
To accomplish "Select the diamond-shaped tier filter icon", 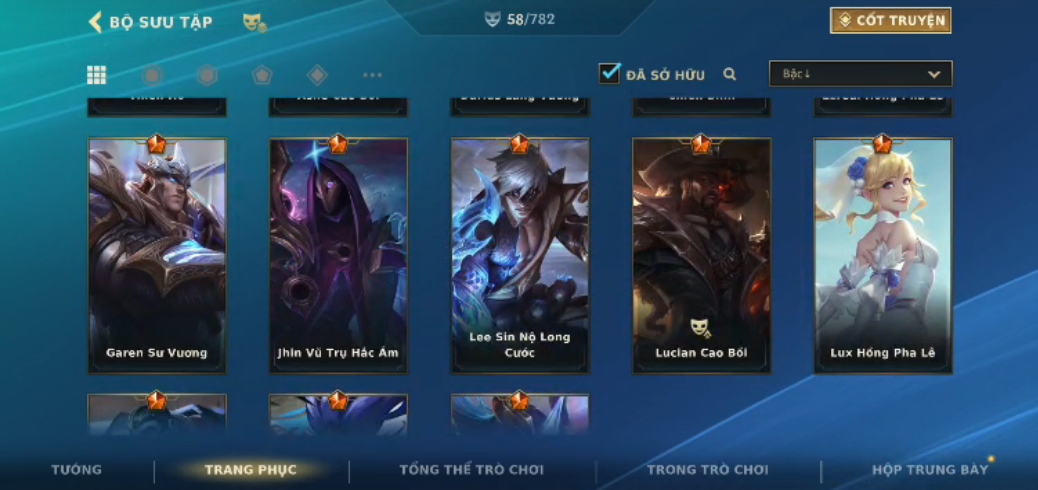I will coord(317,75).
